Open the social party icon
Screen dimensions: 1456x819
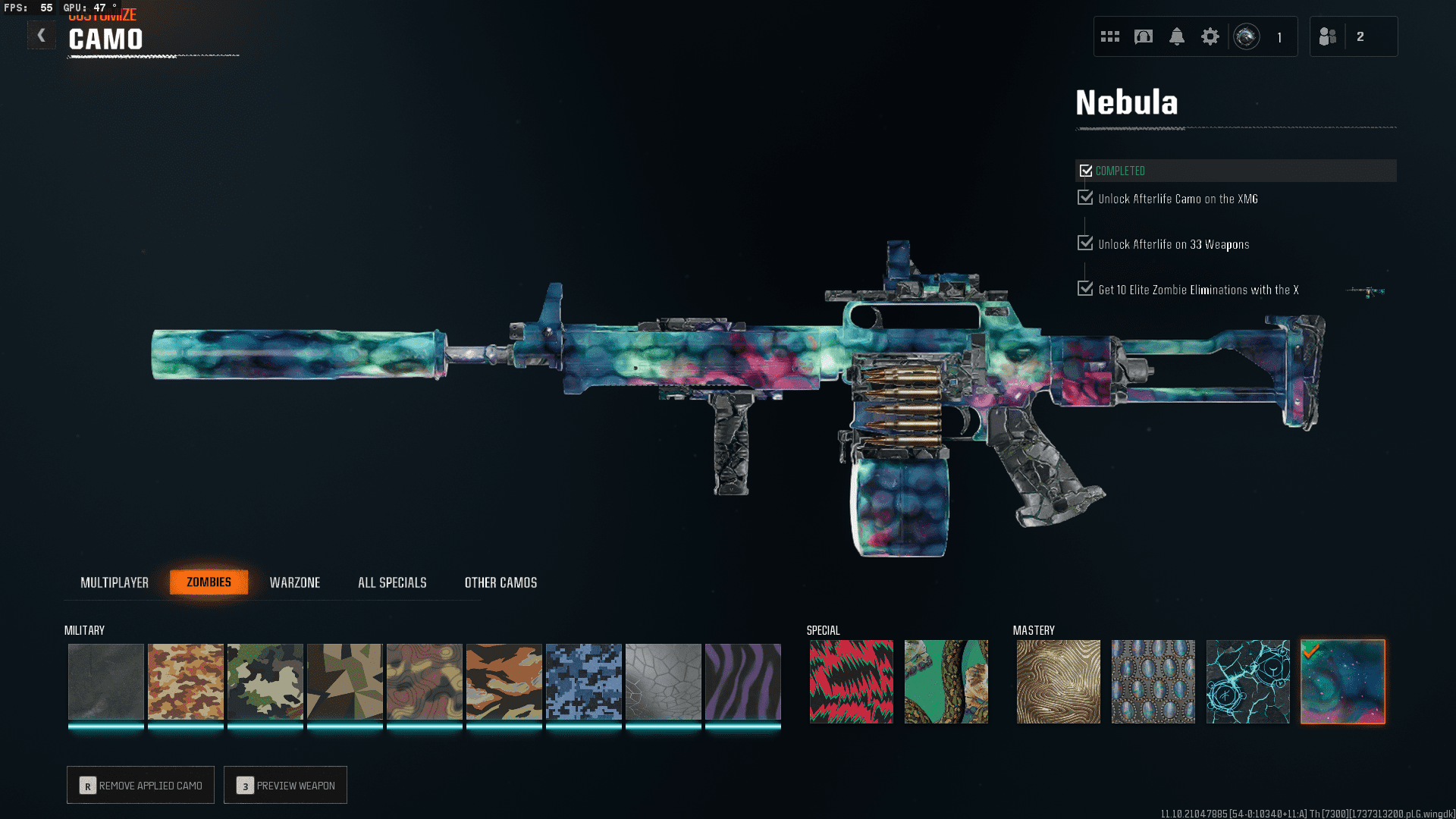tap(1328, 36)
